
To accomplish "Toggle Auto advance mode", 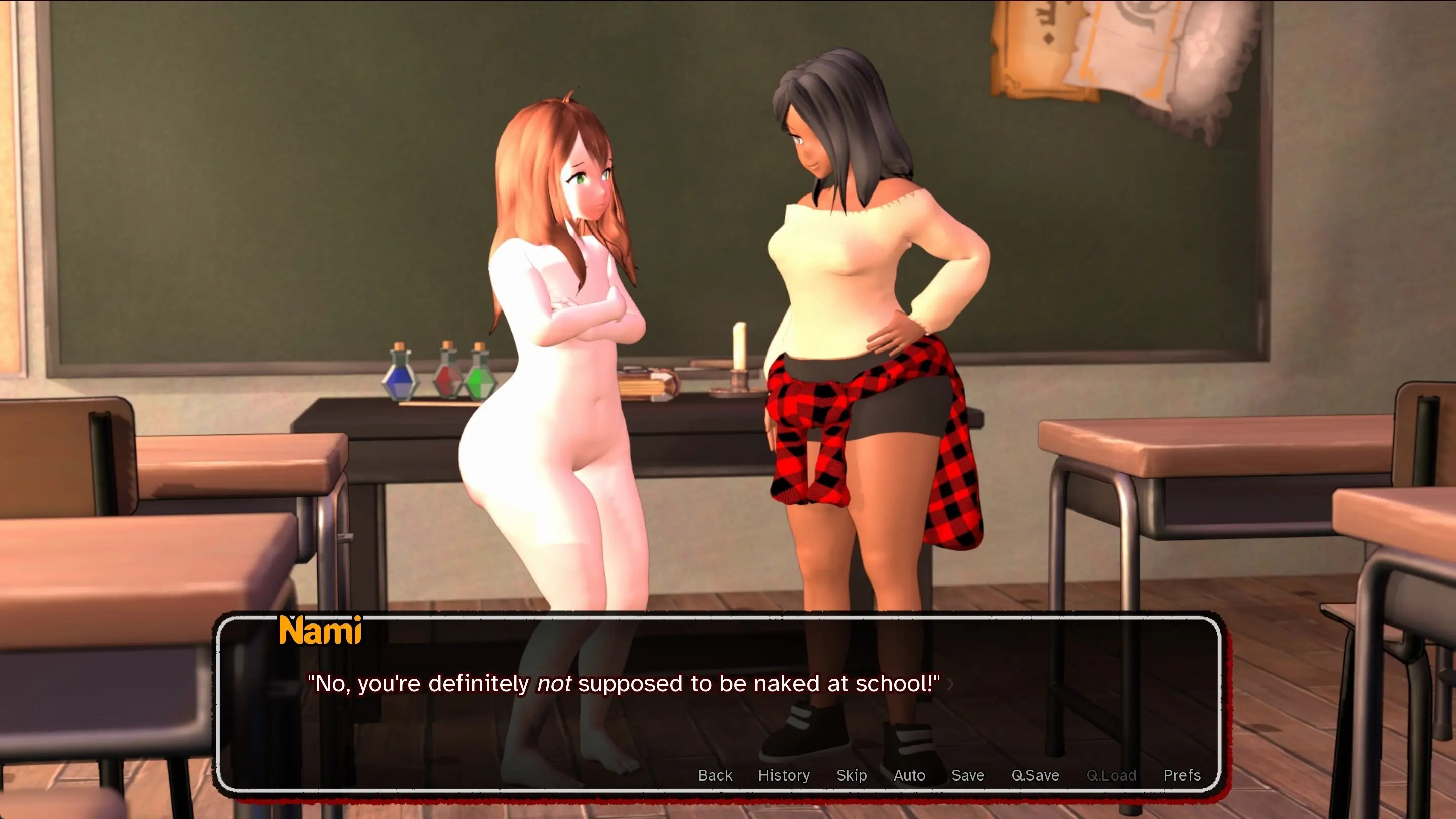I will pyautogui.click(x=909, y=775).
